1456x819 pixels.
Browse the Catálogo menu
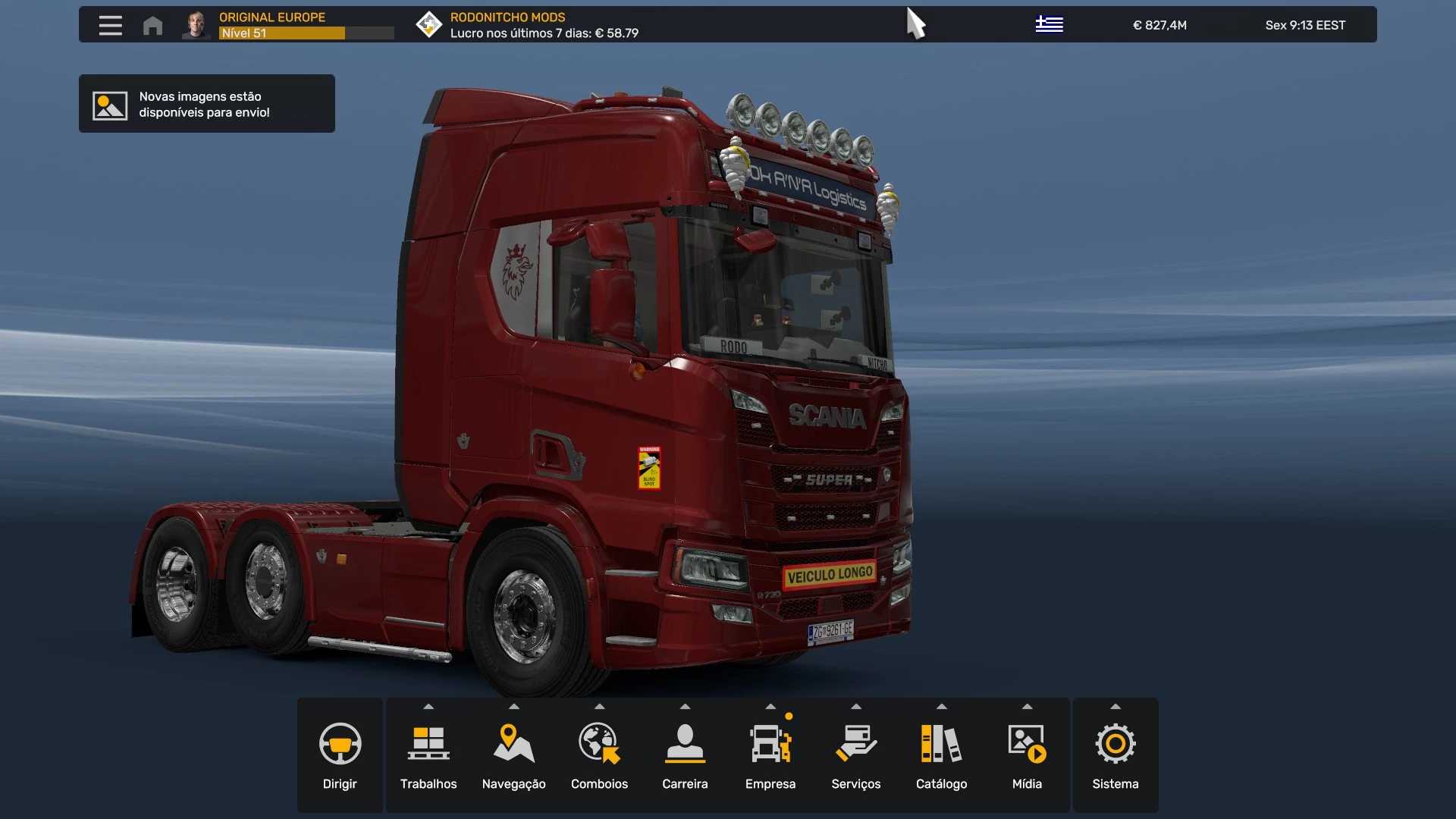click(941, 755)
